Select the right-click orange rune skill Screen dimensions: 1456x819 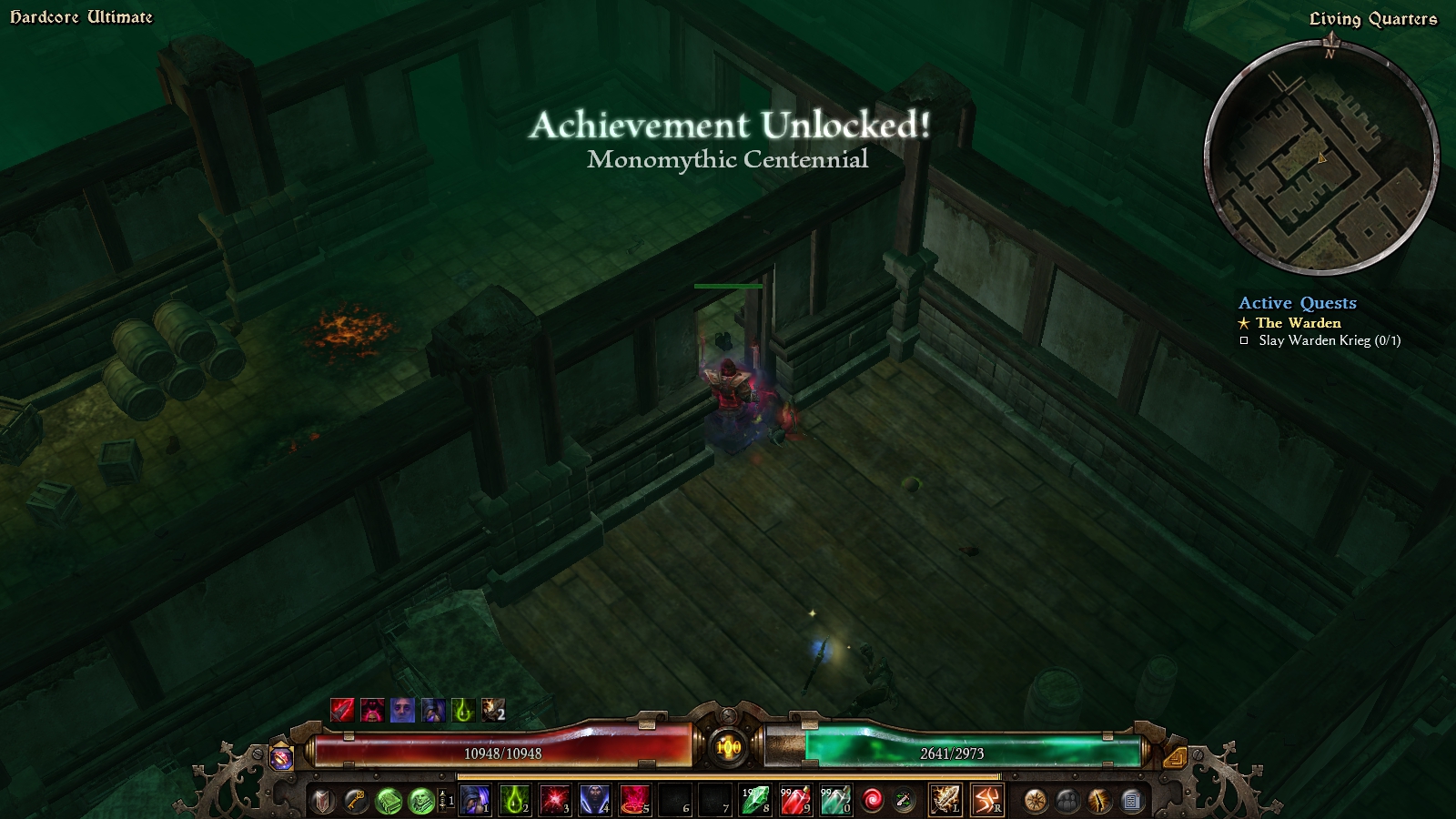tap(986, 800)
